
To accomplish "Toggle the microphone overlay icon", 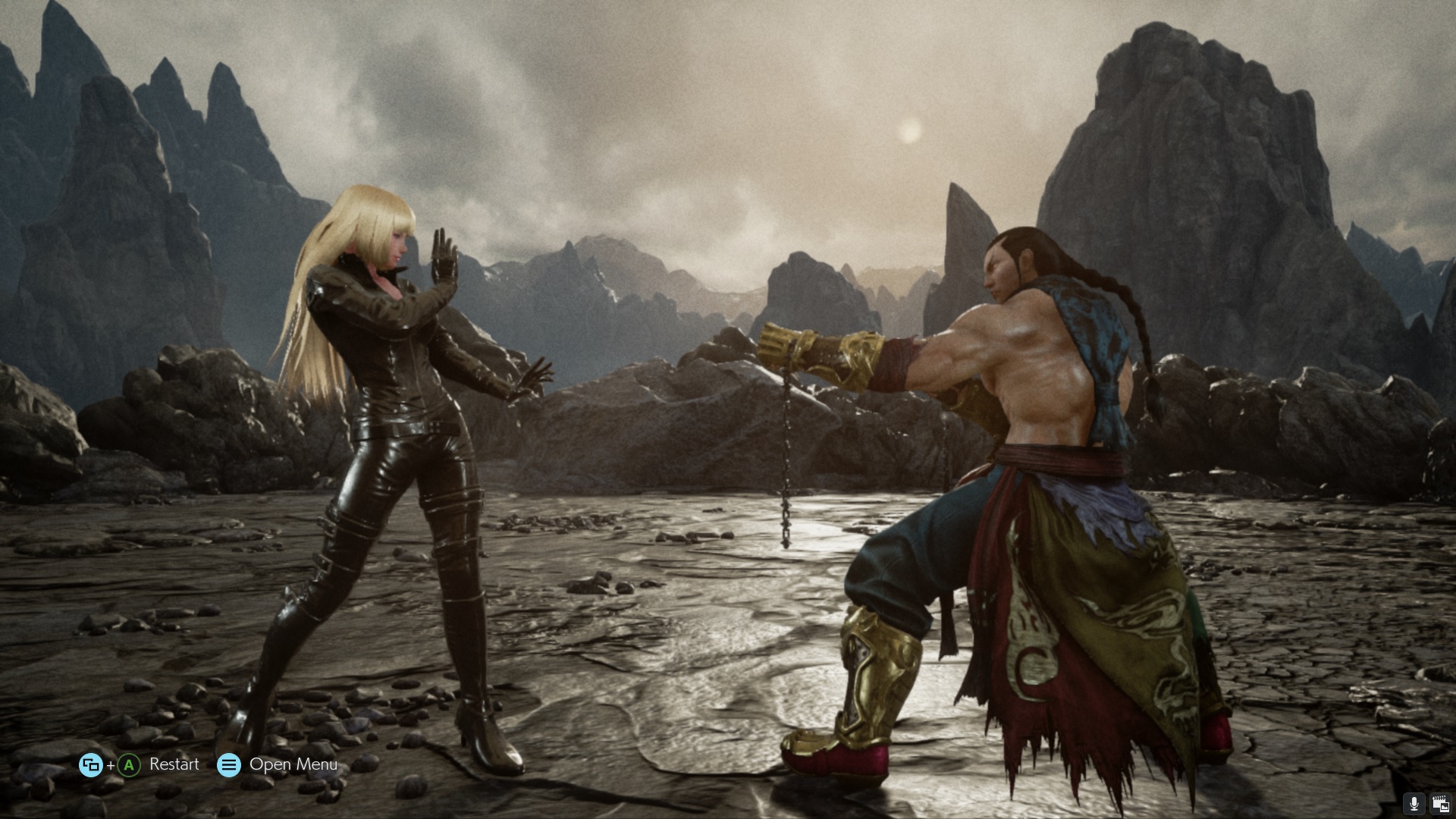I will 1414,804.
